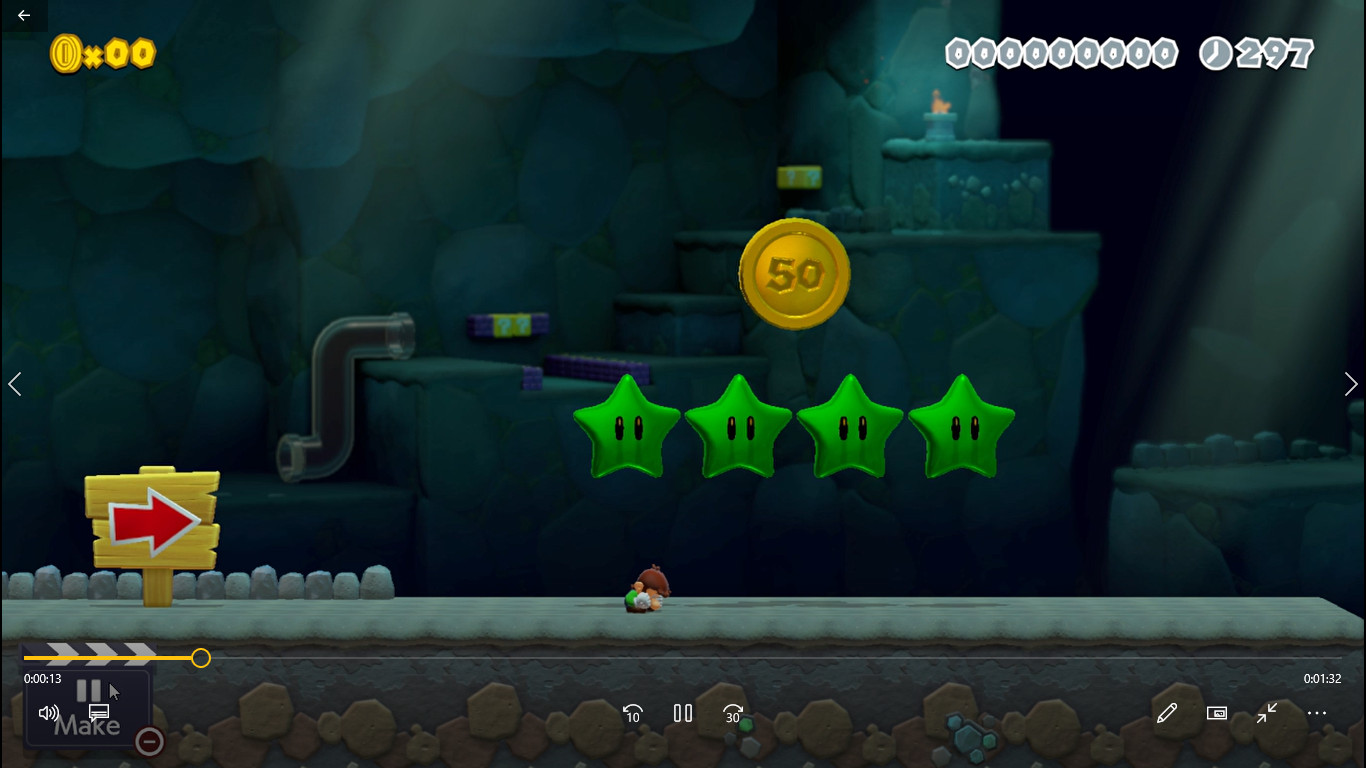The height and width of the screenshot is (768, 1366).
Task: Exit fullscreen with the shrink arrows icon
Action: pos(1266,713)
